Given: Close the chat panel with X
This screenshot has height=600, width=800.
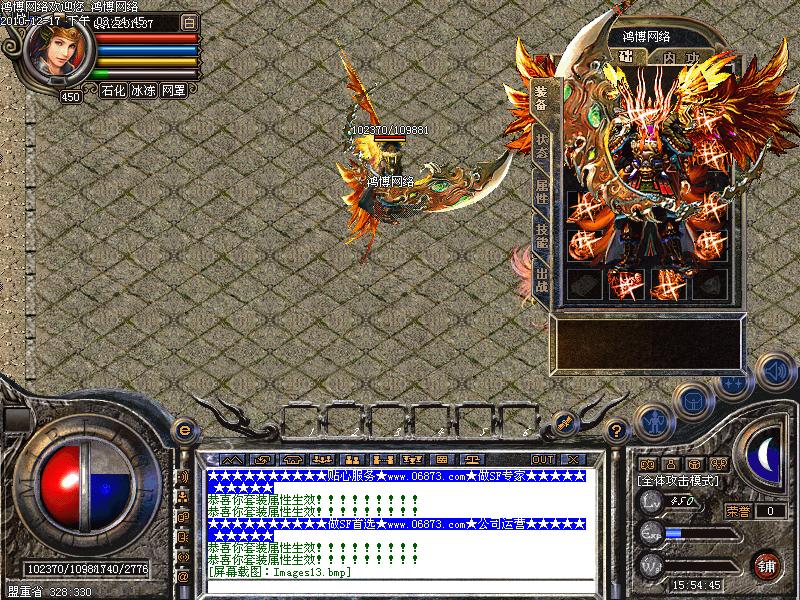Looking at the screenshot, I should pos(572,459).
